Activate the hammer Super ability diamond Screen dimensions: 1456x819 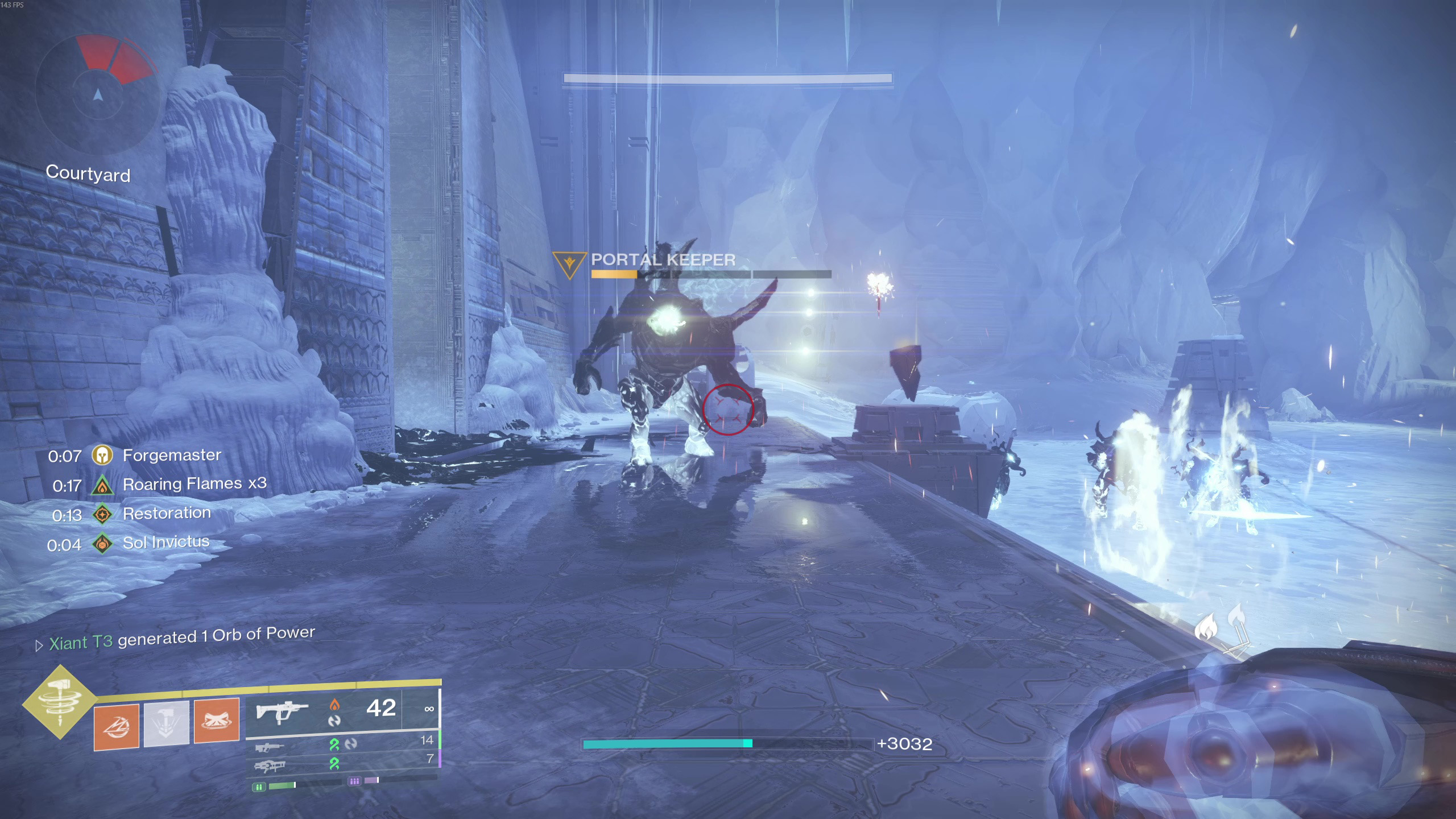60,702
